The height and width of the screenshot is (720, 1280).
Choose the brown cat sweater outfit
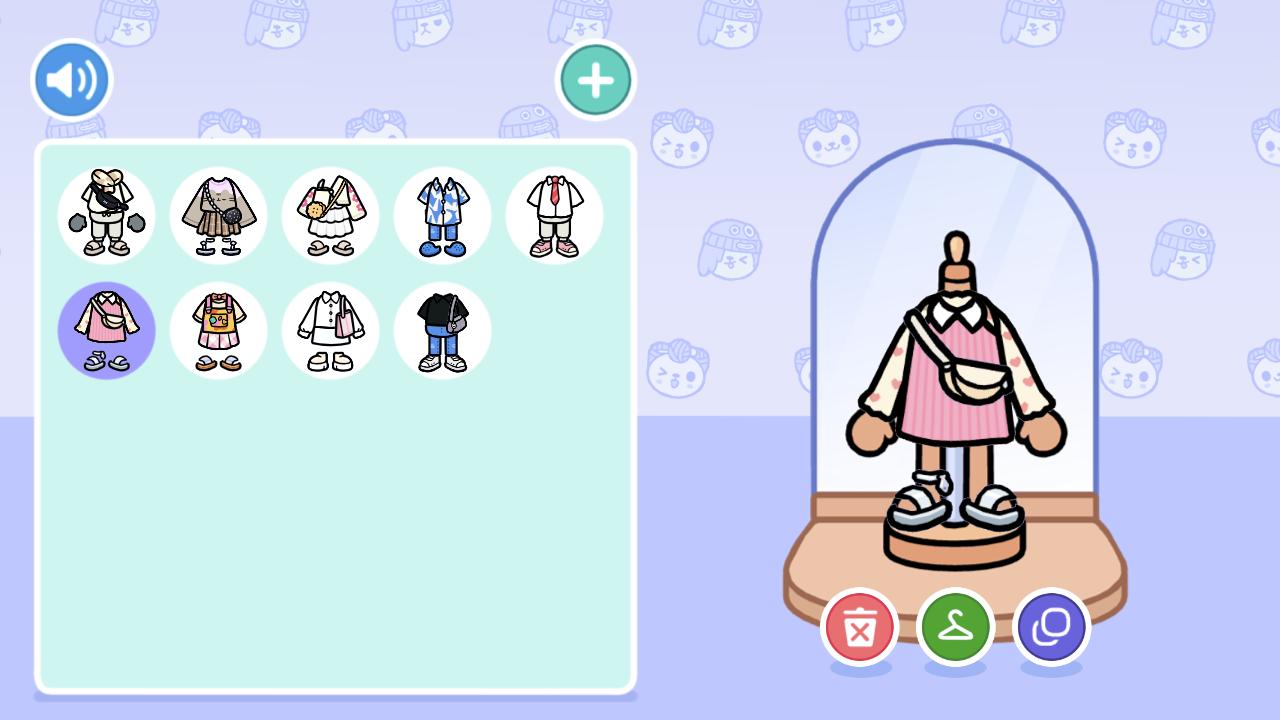[x=219, y=215]
